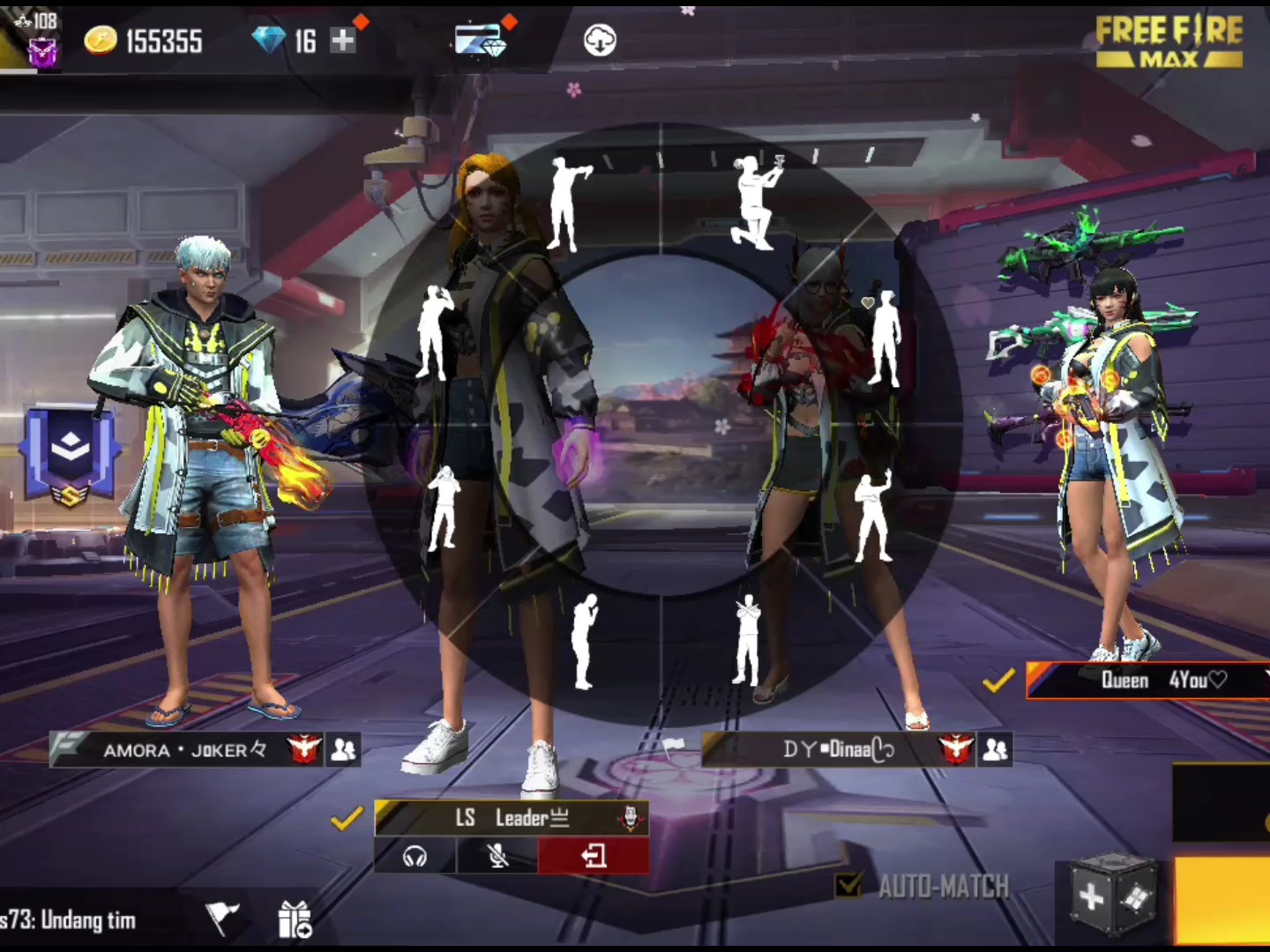Pick the emote with a small heart
The height and width of the screenshot is (952, 1270).
point(883,338)
